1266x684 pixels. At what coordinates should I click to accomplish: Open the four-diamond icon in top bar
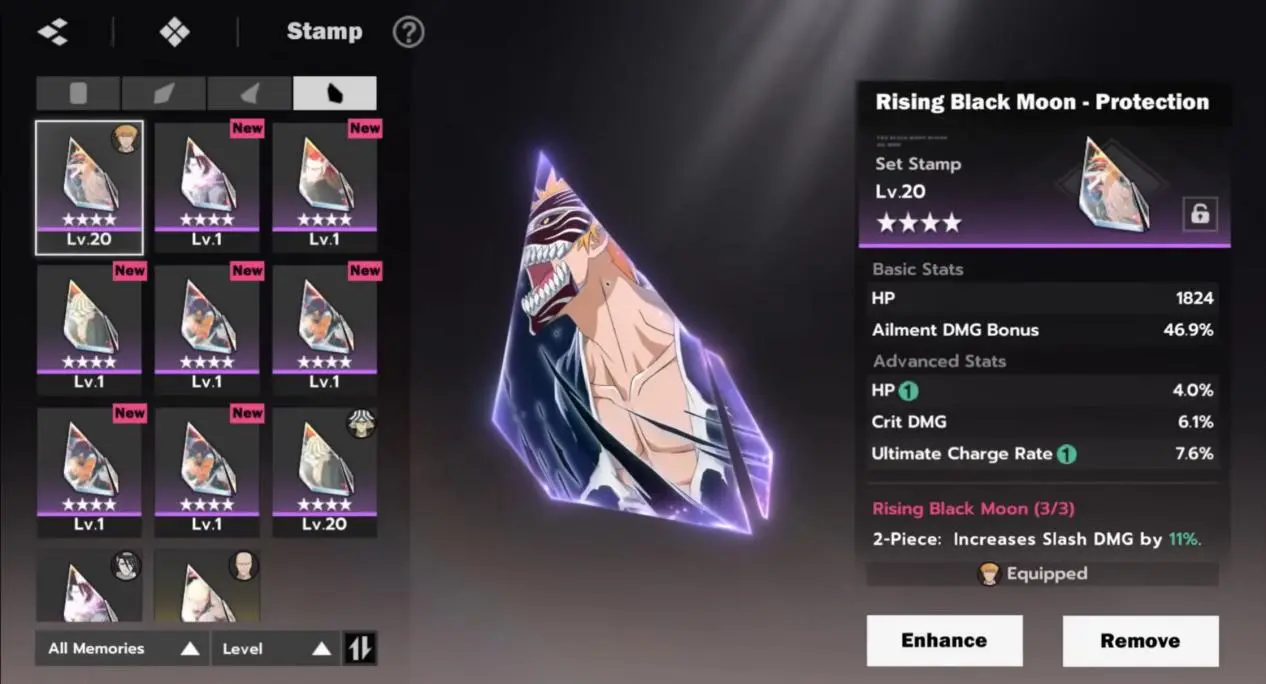pos(174,32)
